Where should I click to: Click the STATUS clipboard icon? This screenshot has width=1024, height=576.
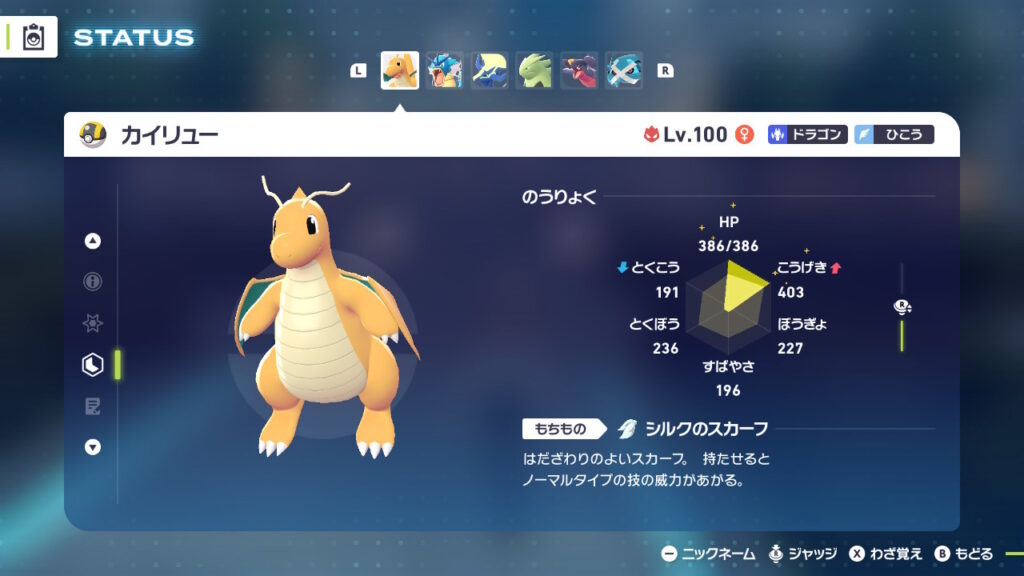click(x=32, y=38)
